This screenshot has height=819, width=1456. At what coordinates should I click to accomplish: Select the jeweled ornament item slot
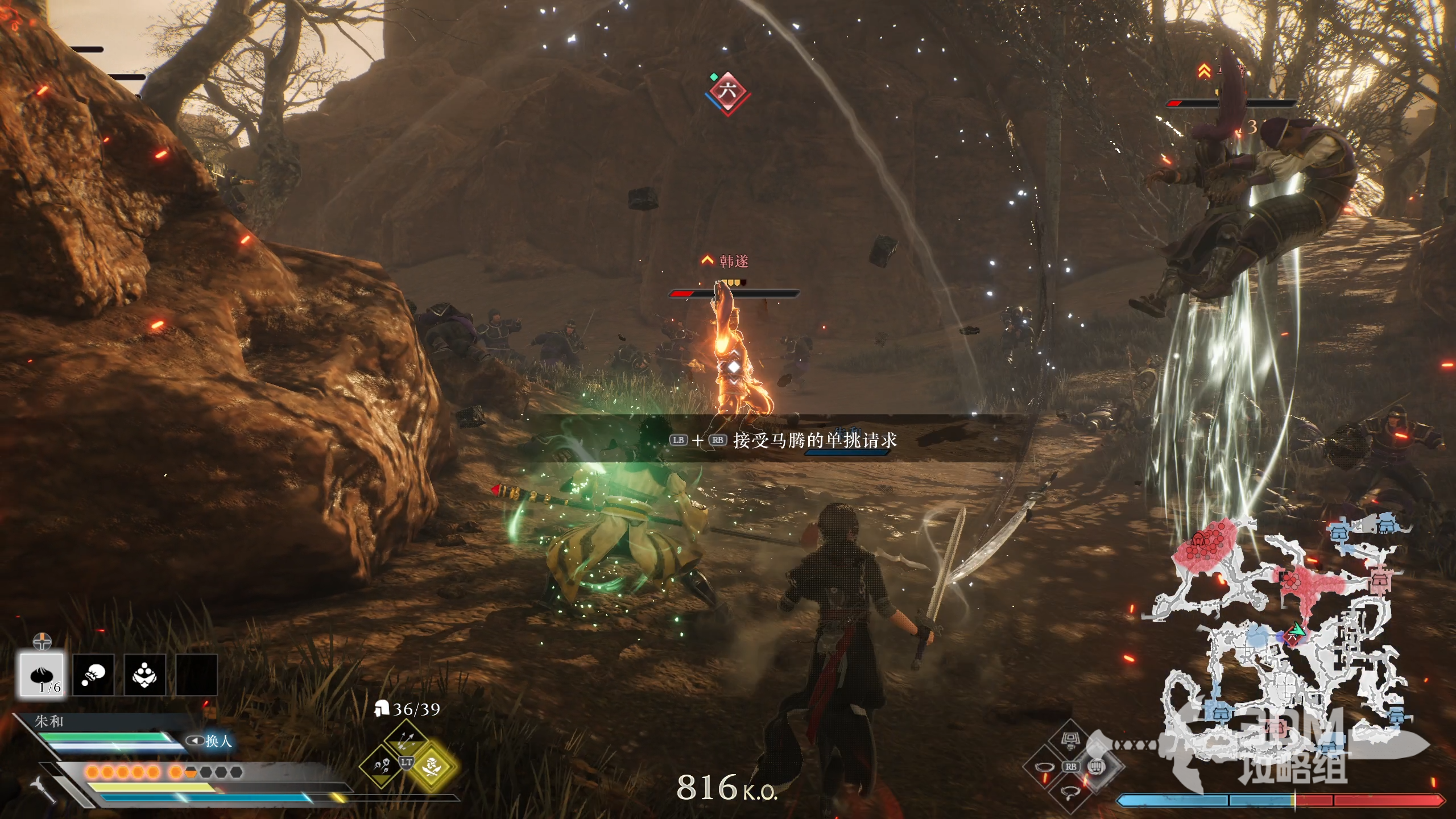click(144, 675)
